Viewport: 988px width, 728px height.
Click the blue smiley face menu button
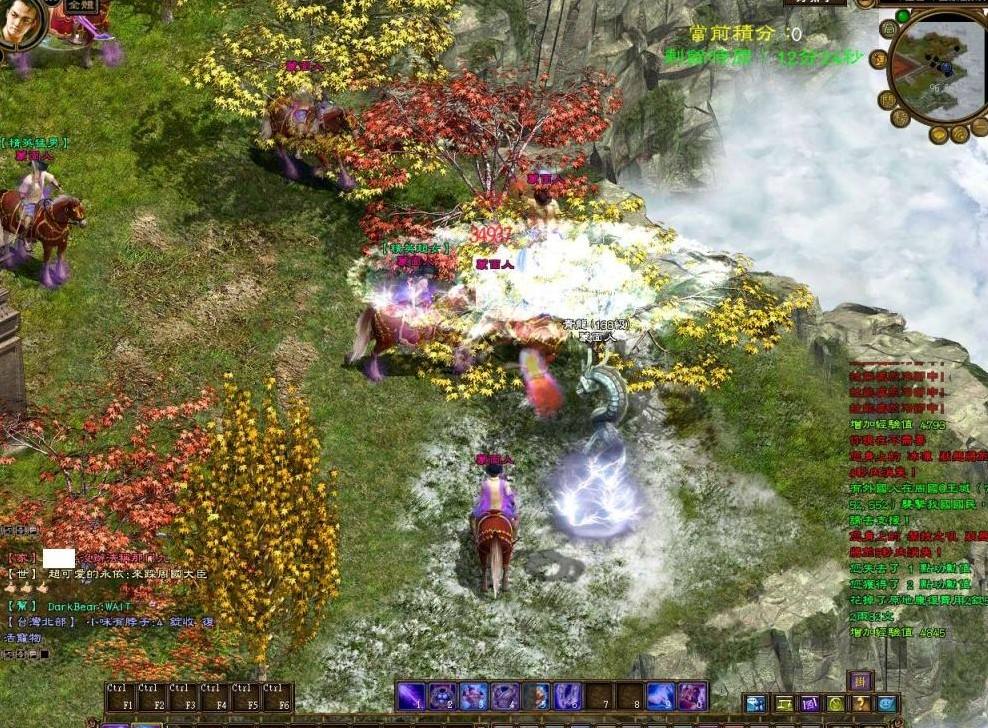(x=887, y=704)
